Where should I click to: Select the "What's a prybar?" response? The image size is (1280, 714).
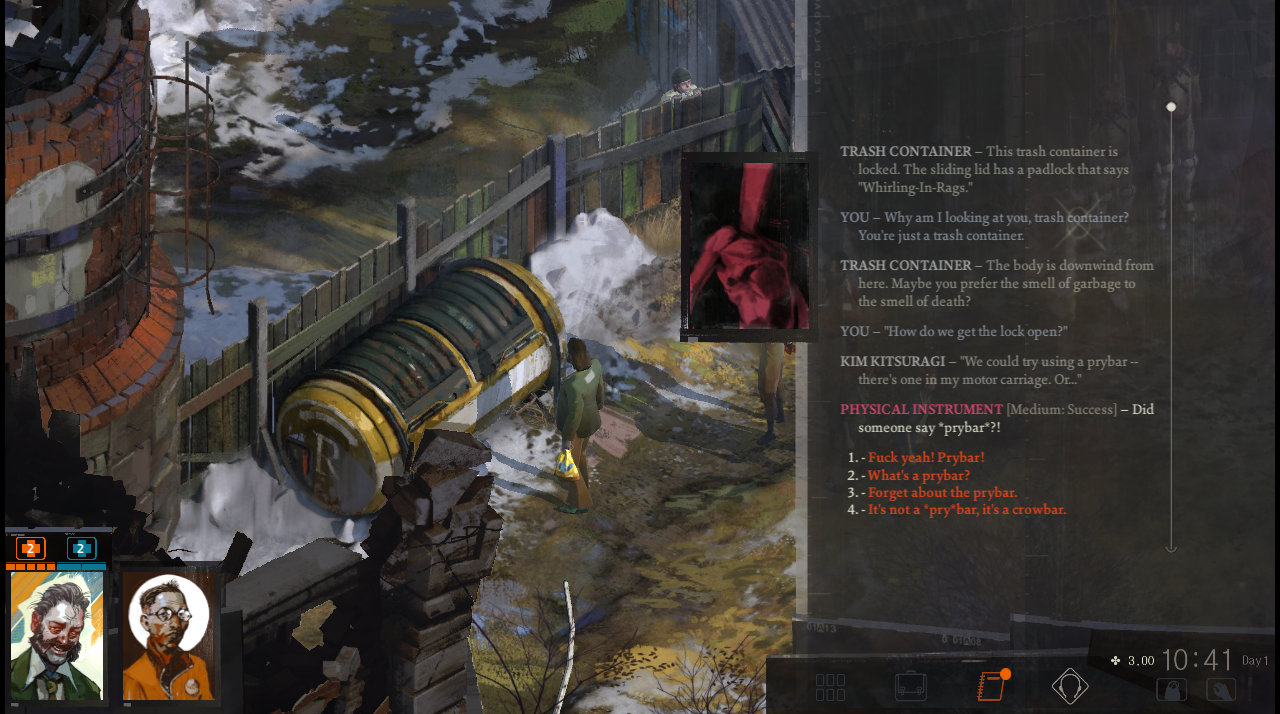[x=918, y=475]
